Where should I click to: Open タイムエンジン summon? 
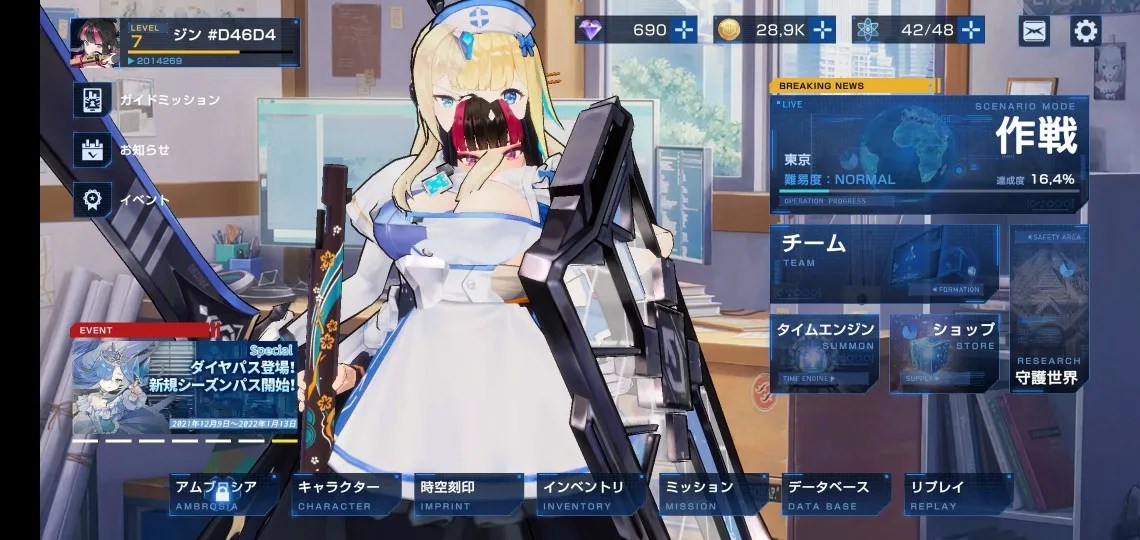pos(825,352)
